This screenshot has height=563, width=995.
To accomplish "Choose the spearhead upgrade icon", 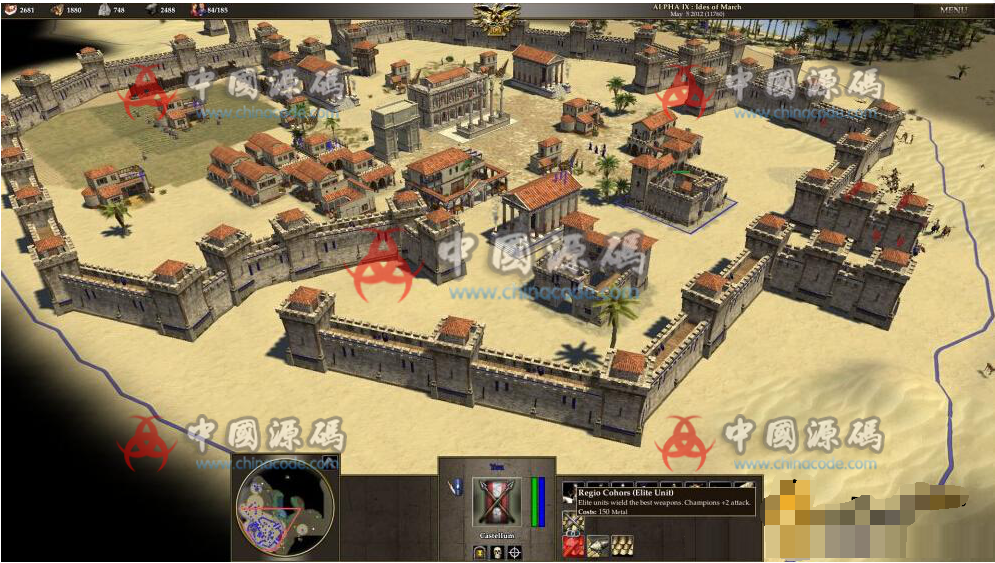I will [x=599, y=545].
